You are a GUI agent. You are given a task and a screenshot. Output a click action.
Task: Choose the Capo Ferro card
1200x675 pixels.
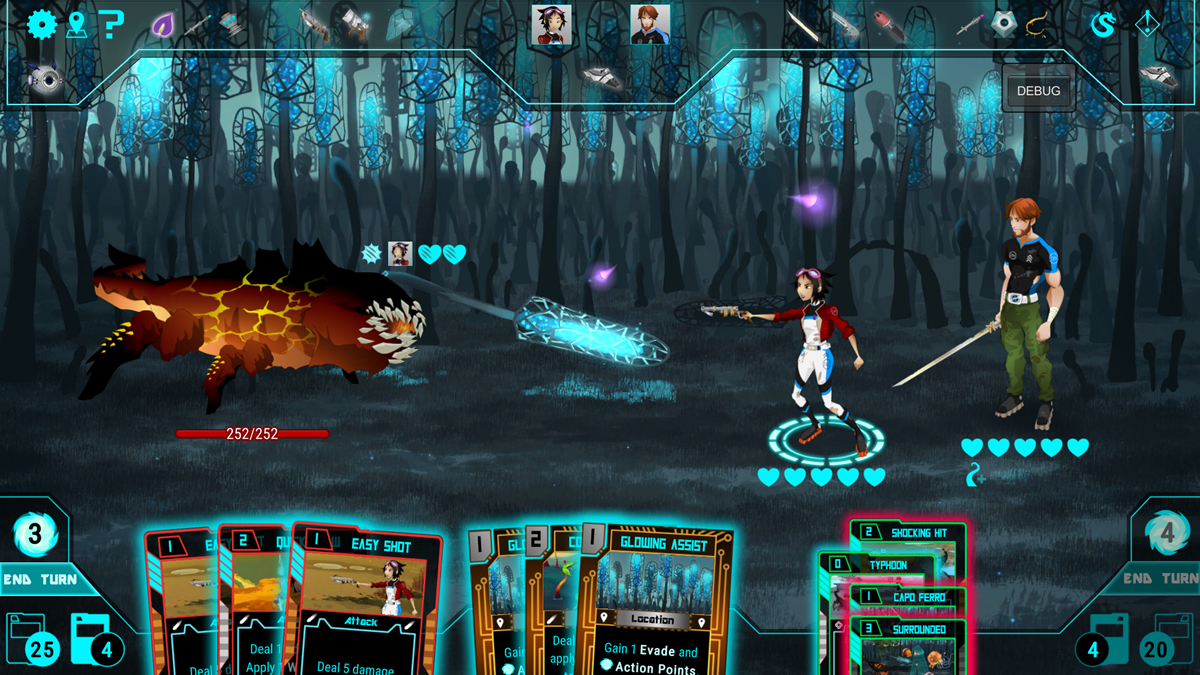click(x=908, y=598)
